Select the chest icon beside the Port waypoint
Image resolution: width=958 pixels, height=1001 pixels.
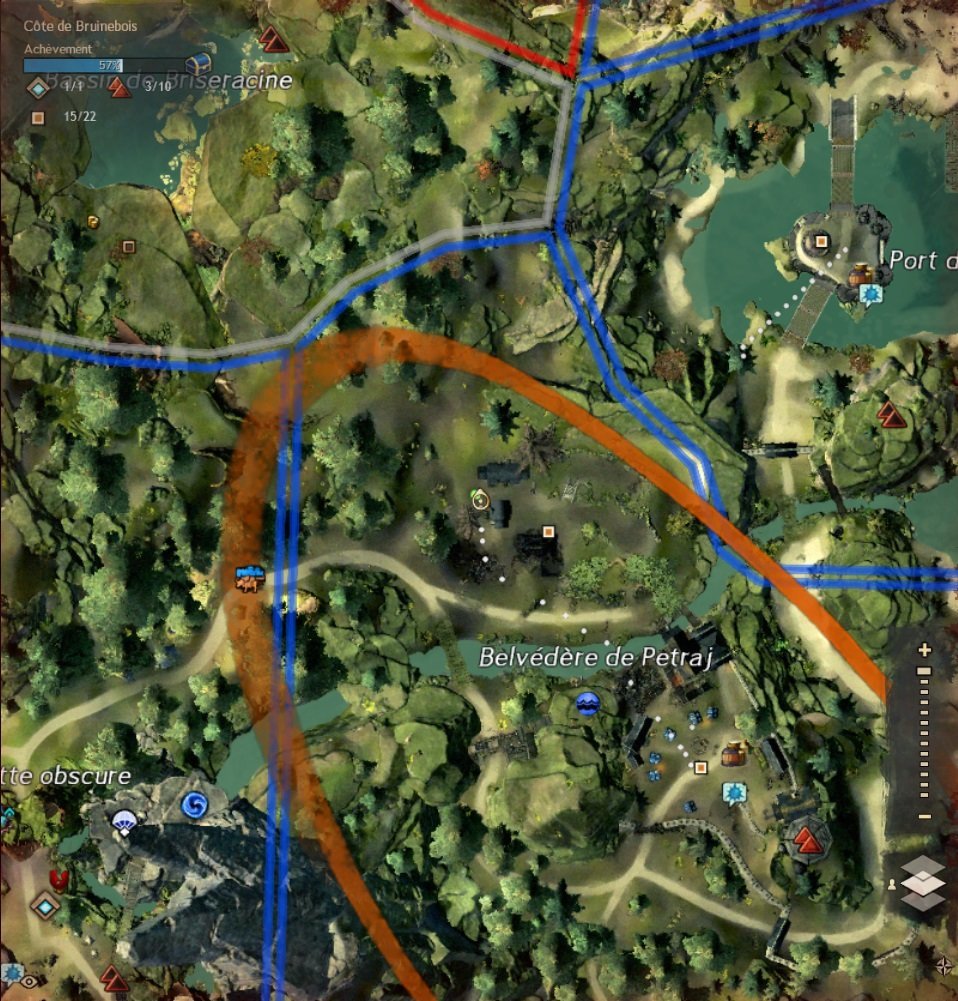pos(859,274)
